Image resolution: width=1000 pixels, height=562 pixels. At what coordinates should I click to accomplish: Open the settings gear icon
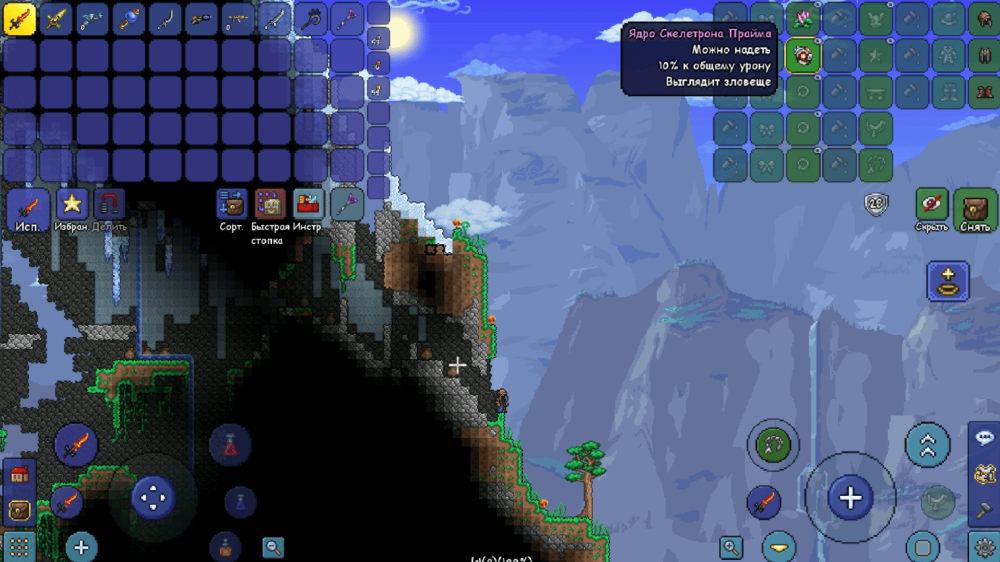pyautogui.click(x=984, y=546)
